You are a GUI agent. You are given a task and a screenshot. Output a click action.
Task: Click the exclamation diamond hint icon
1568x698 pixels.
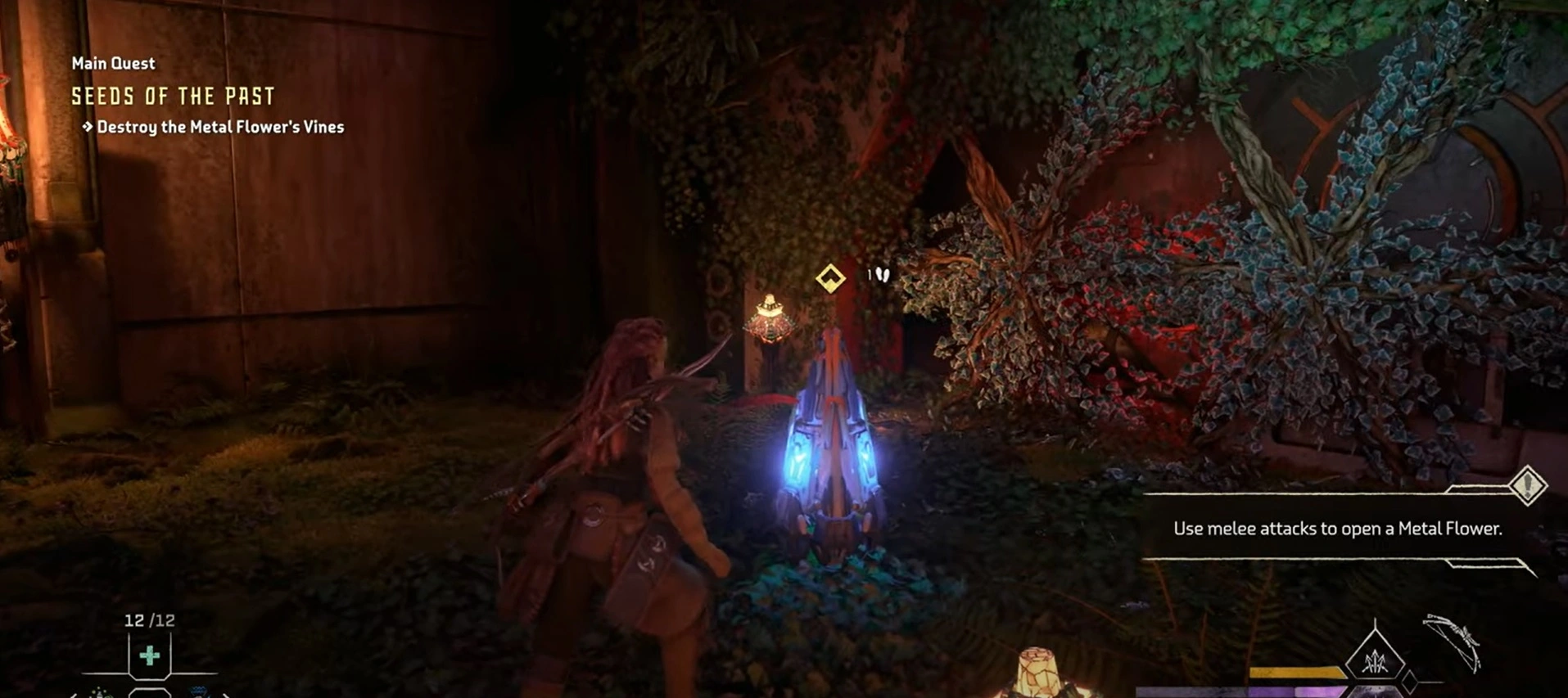point(1527,485)
